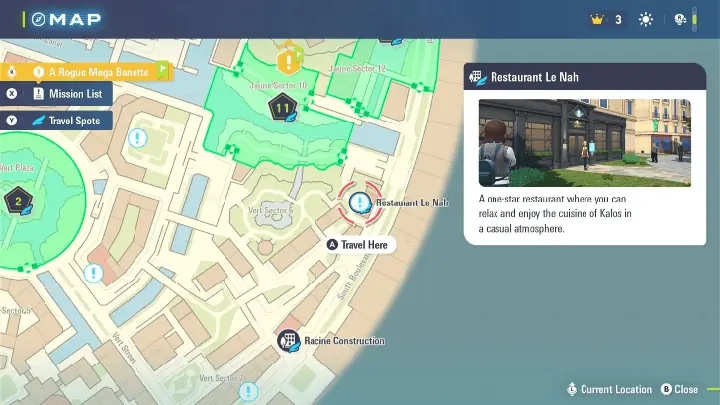The image size is (720, 405).
Task: Select the Restaurant Le Nah map marker
Action: click(x=359, y=203)
